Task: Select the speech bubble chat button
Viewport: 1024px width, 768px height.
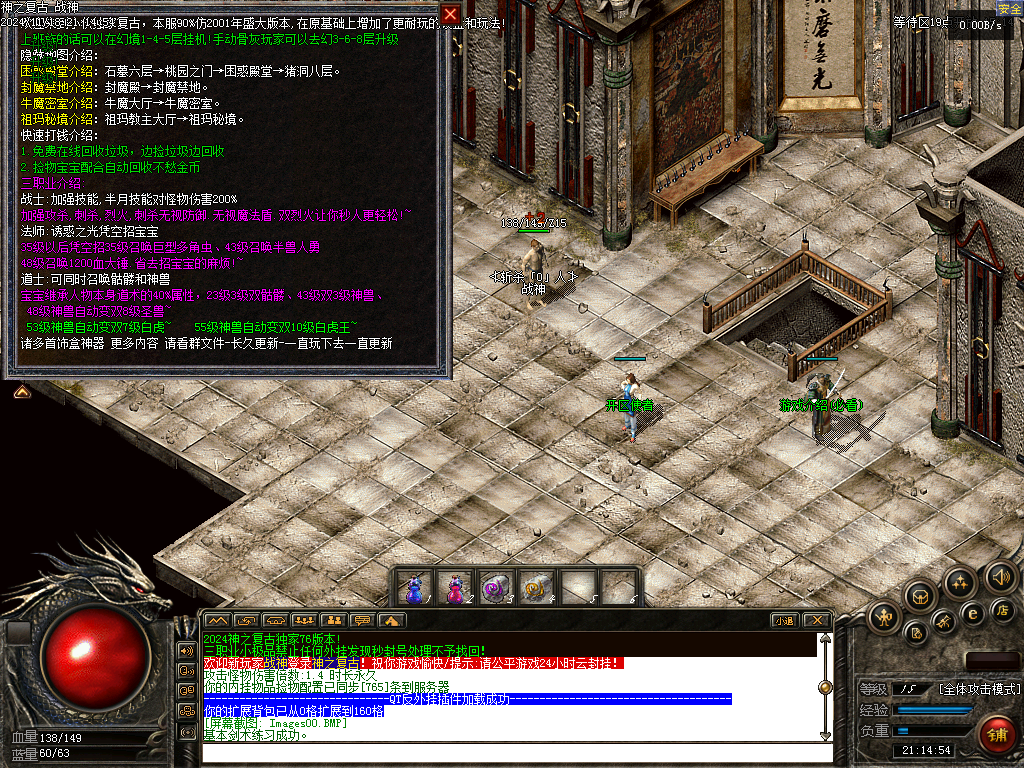Action: tap(363, 621)
